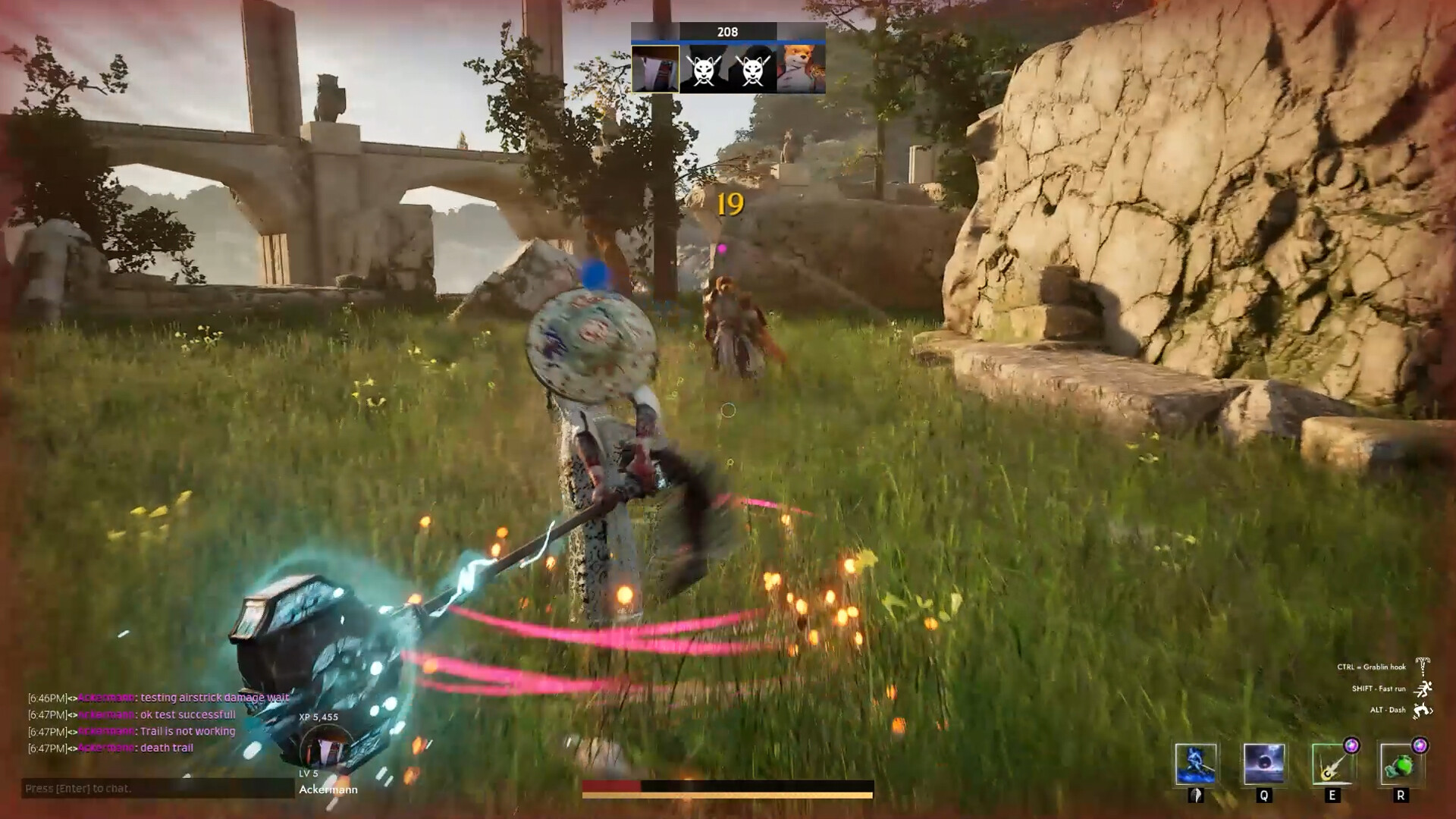The height and width of the screenshot is (819, 1456).
Task: Select the yellow-highlighted player portrait
Action: tap(655, 69)
